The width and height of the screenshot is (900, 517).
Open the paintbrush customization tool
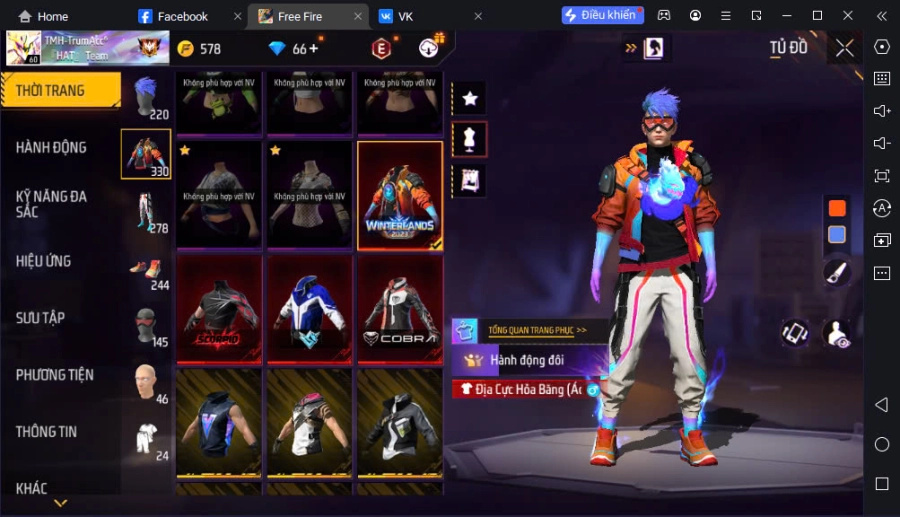click(x=837, y=271)
